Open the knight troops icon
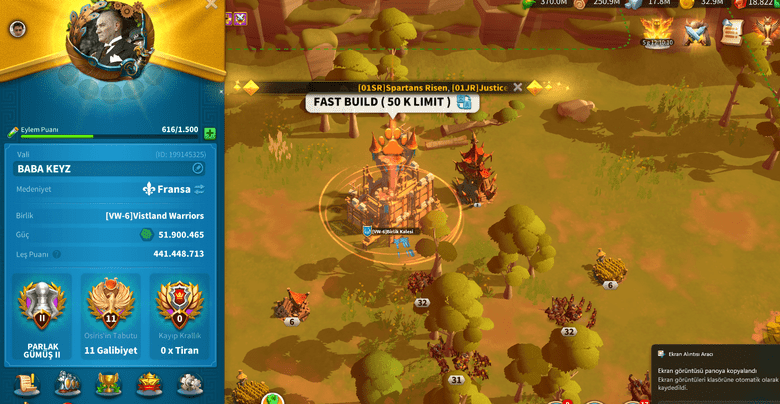Image resolution: width=780 pixels, height=404 pixels. pos(68,383)
